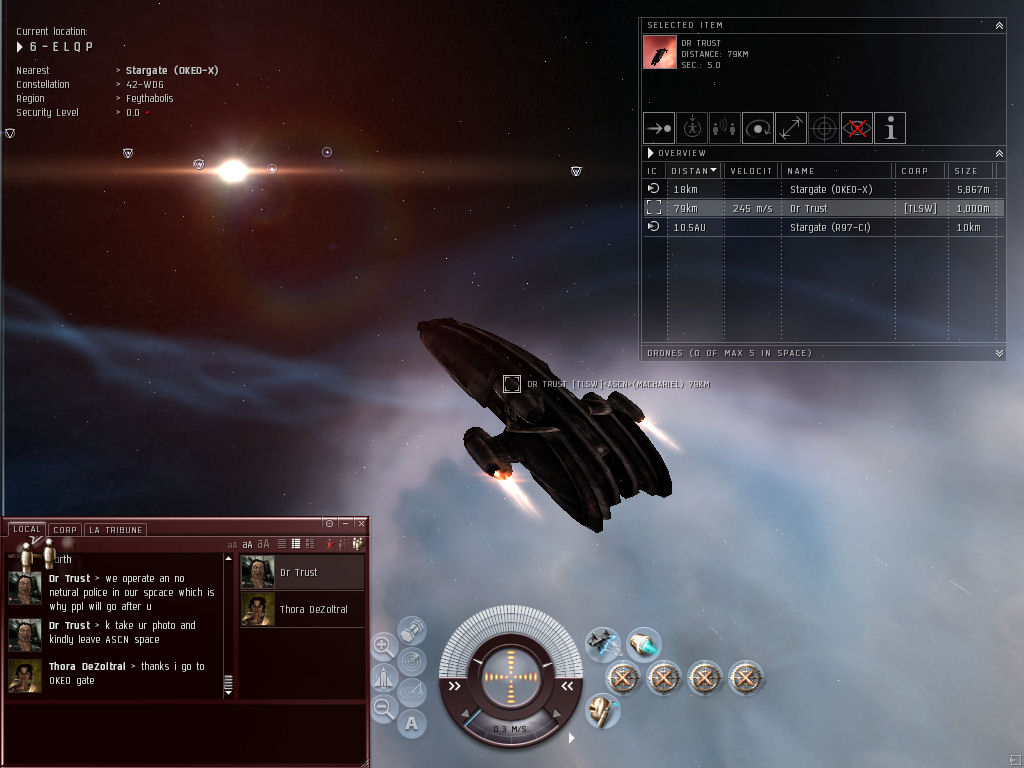This screenshot has width=1024, height=768.
Task: Select Stargate (R97-CI) in the overview
Action: [x=830, y=227]
